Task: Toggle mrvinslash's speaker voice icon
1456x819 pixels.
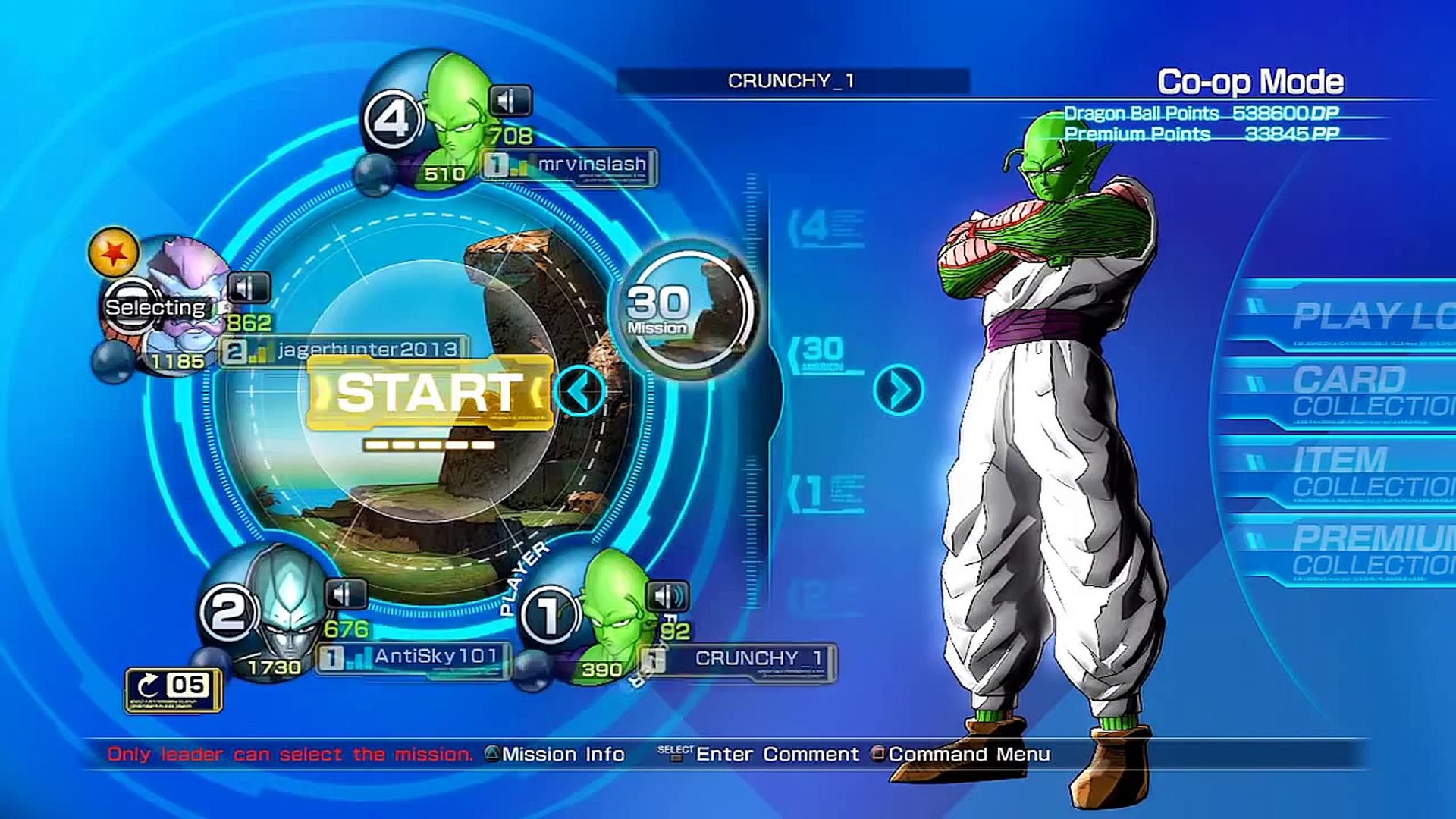Action: pos(510,100)
